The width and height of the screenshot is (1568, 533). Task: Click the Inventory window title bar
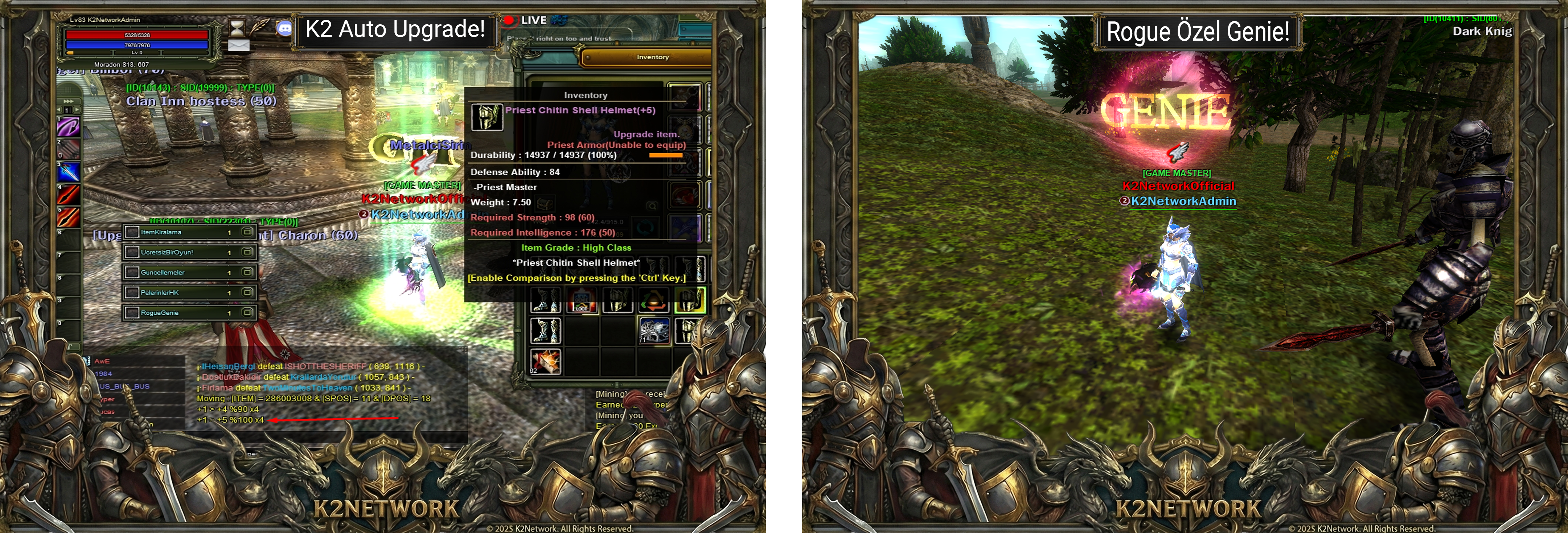(652, 57)
